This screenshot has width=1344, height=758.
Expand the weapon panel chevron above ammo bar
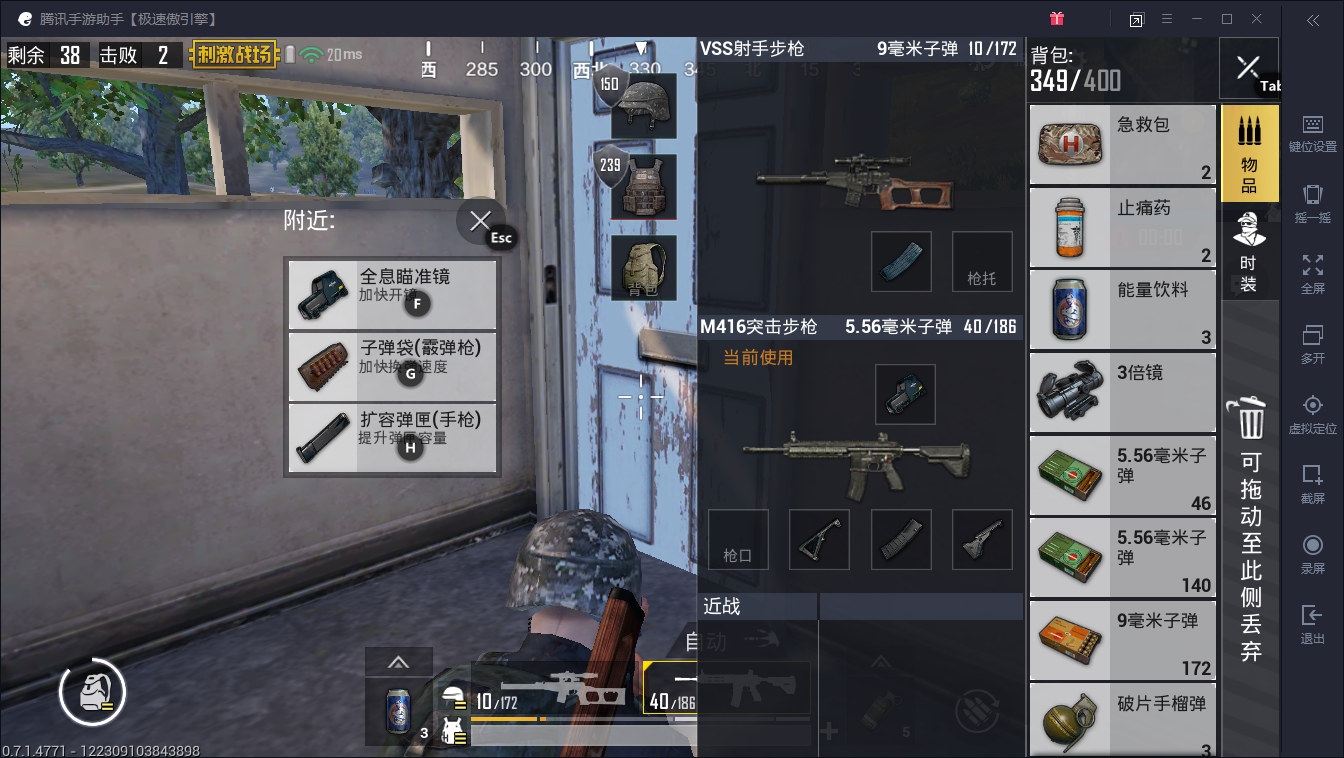coord(398,661)
